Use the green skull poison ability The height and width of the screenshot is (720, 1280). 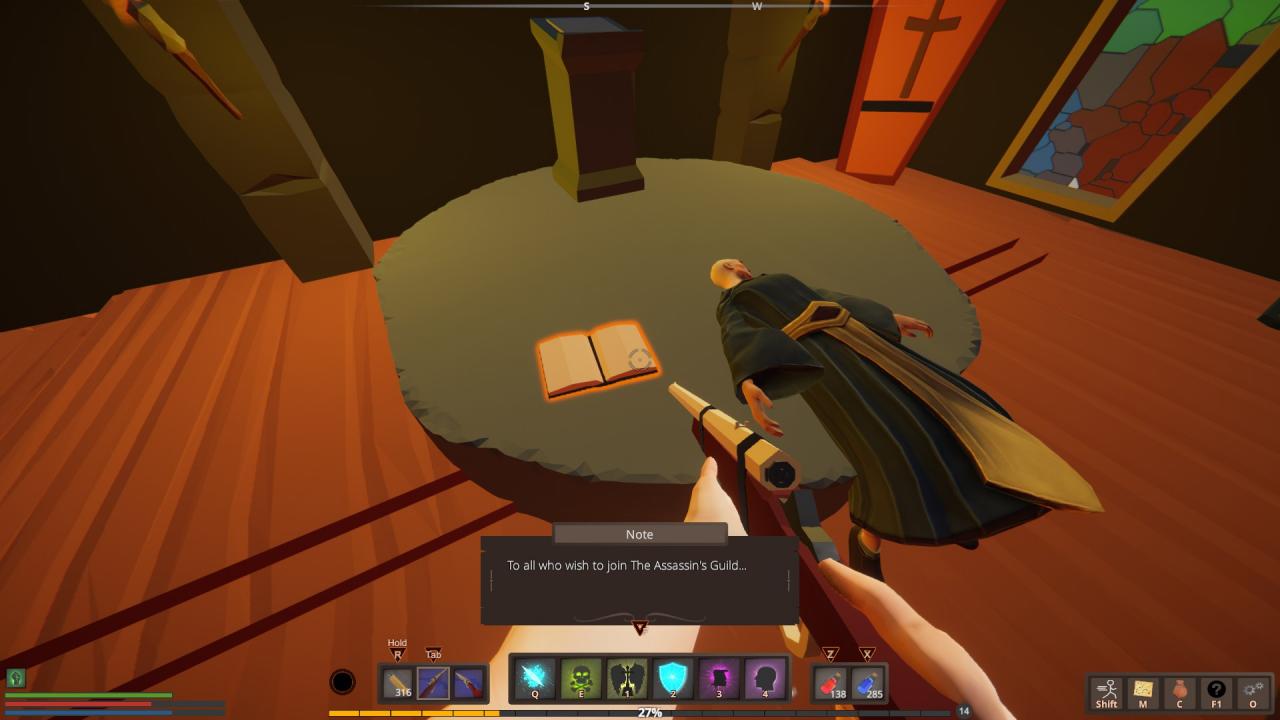click(581, 679)
